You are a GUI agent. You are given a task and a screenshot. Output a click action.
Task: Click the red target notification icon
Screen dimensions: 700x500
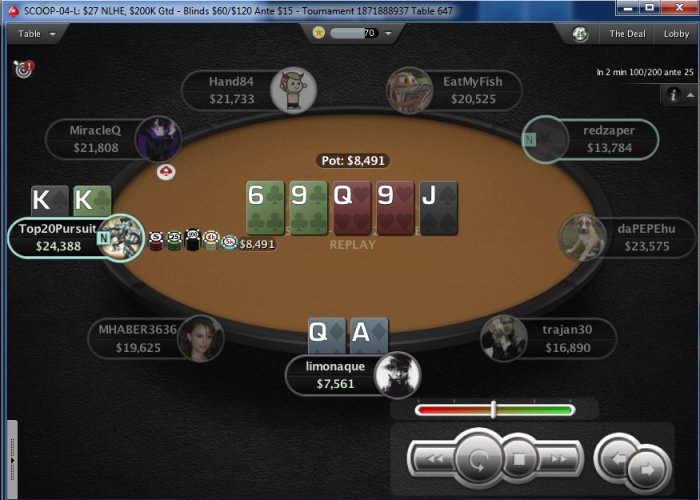pos(23,69)
